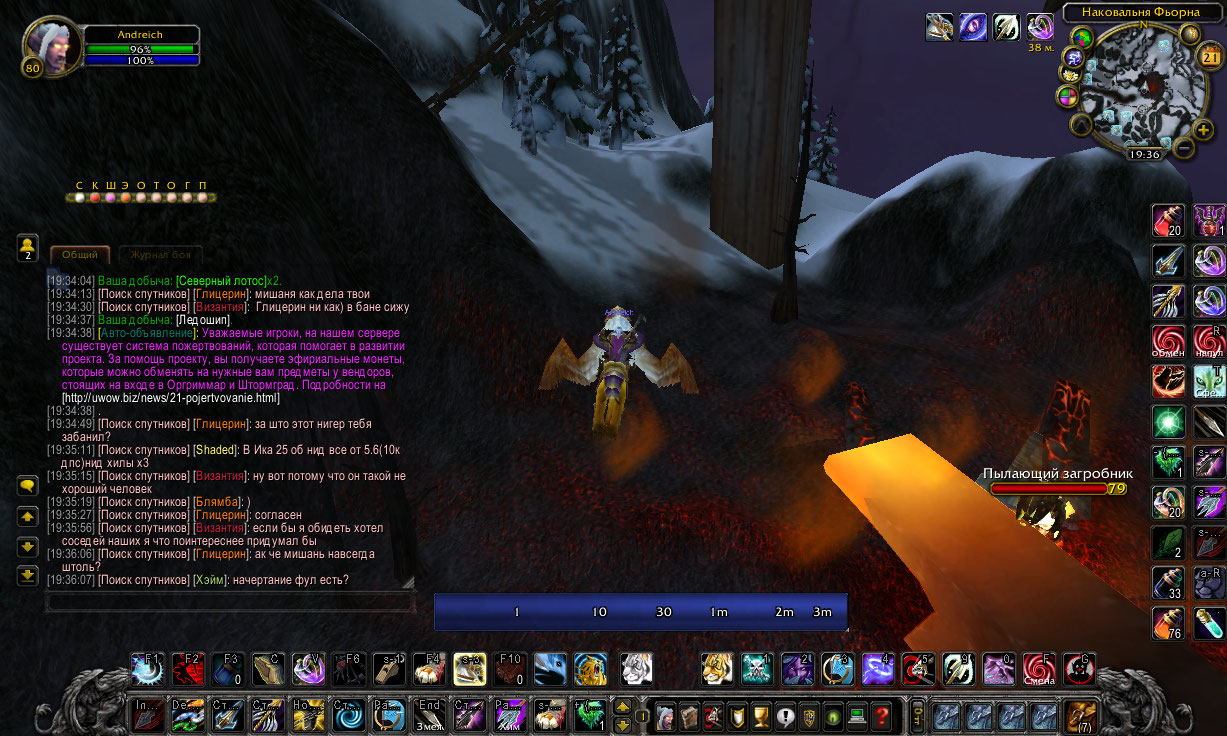The height and width of the screenshot is (736, 1227).
Task: Click the purple eye buff icon
Action: click(973, 27)
